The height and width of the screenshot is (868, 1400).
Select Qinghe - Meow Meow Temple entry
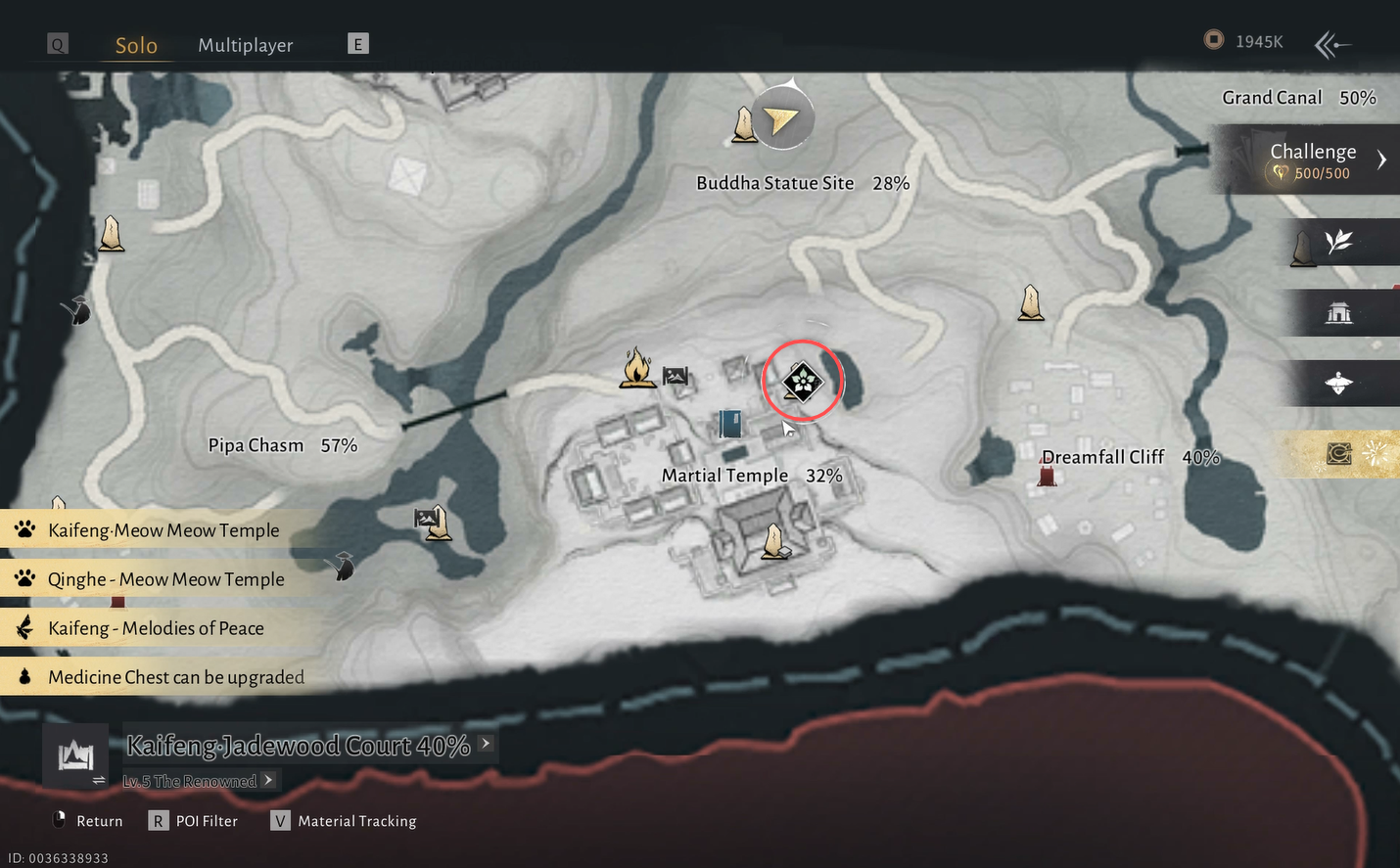coord(165,579)
